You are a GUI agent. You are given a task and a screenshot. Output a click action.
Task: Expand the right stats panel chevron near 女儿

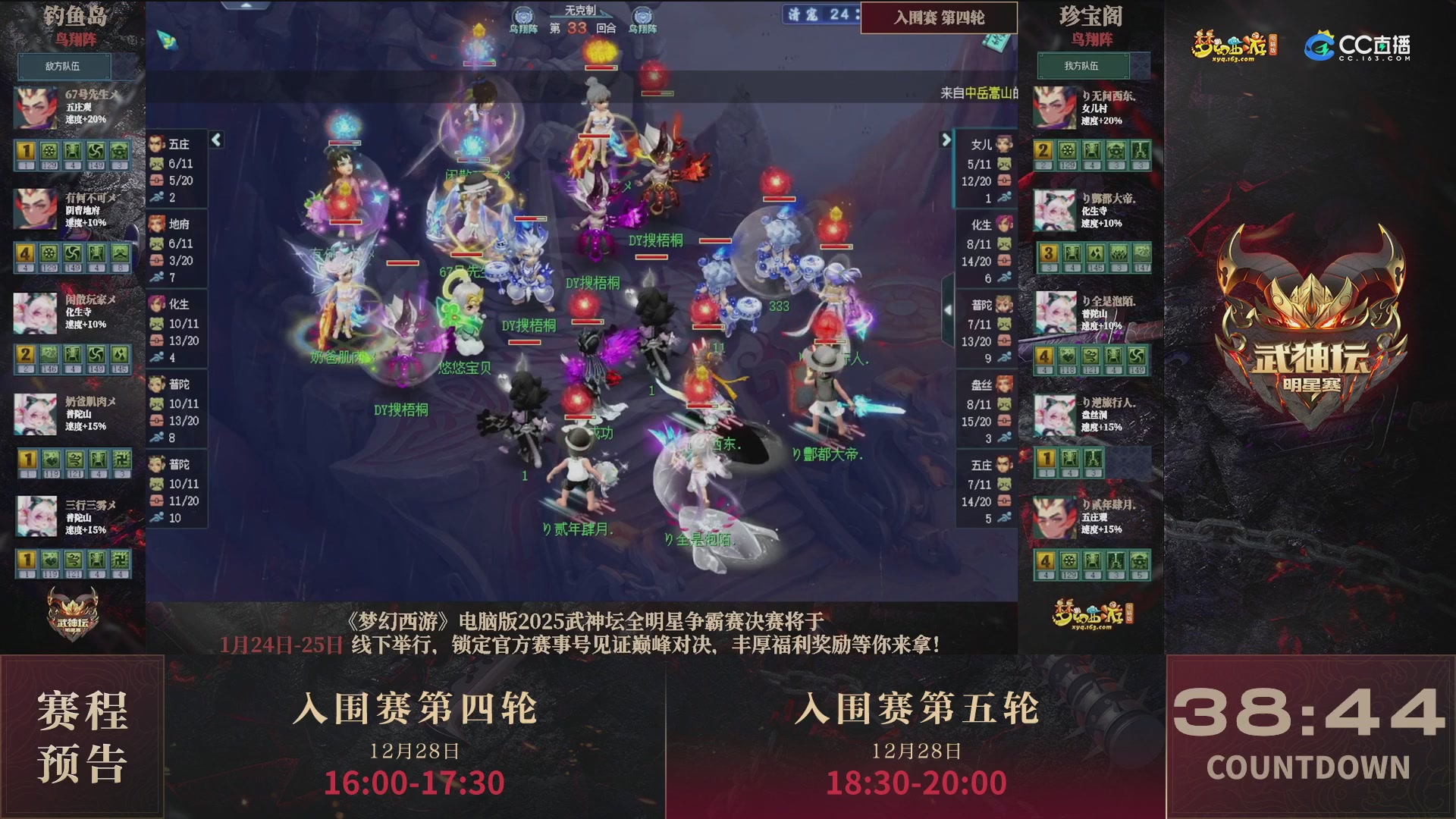coord(946,140)
